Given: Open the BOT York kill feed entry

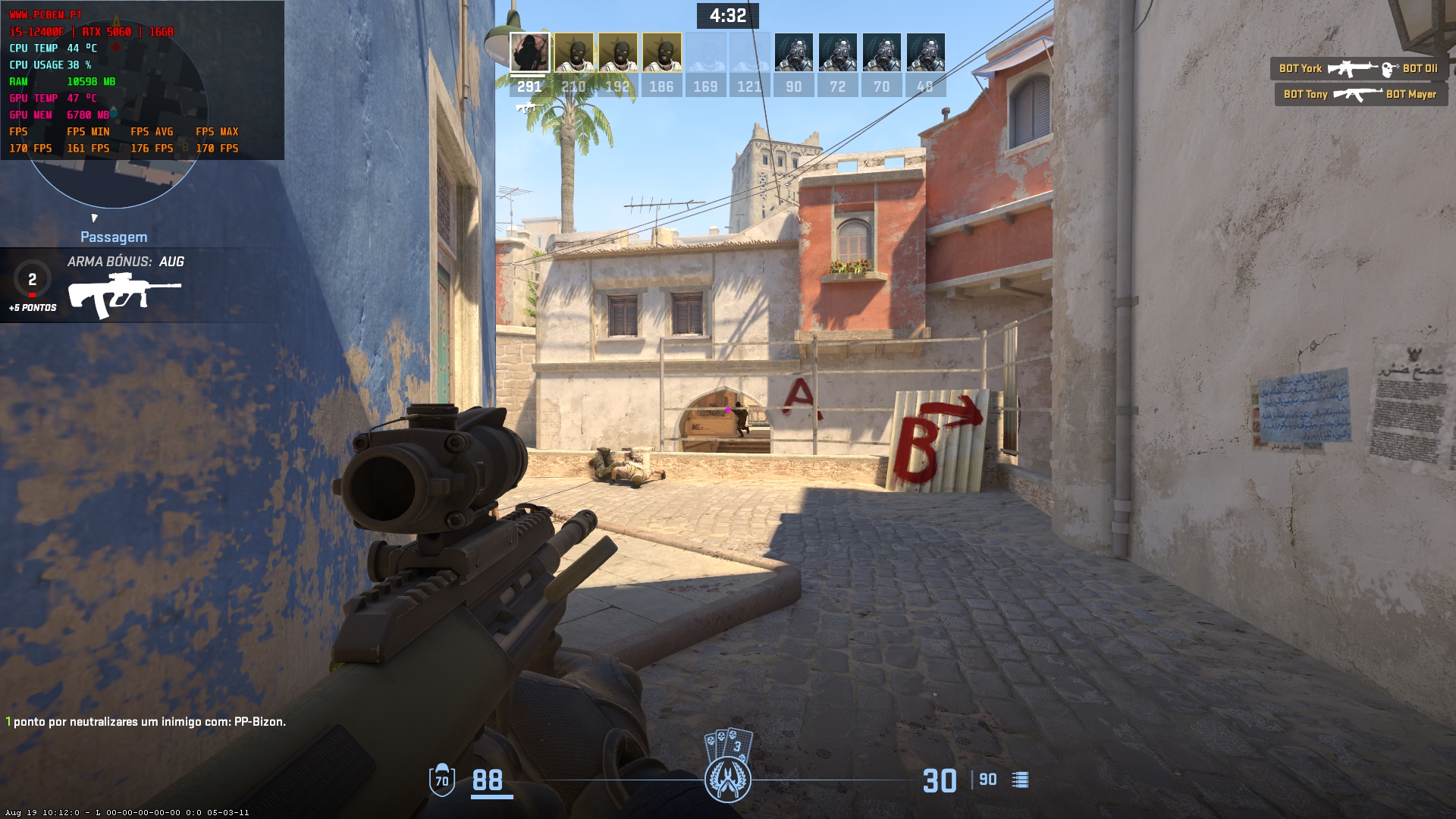Looking at the screenshot, I should [x=1359, y=69].
